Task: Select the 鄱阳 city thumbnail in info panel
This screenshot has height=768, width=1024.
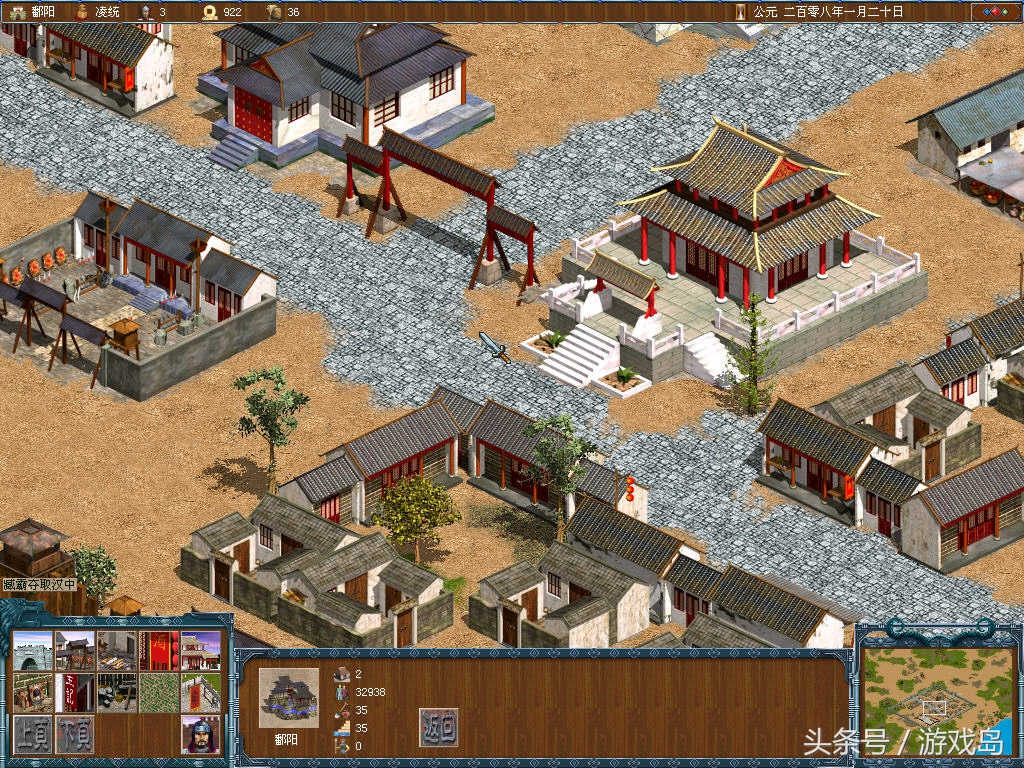Action: pos(289,697)
